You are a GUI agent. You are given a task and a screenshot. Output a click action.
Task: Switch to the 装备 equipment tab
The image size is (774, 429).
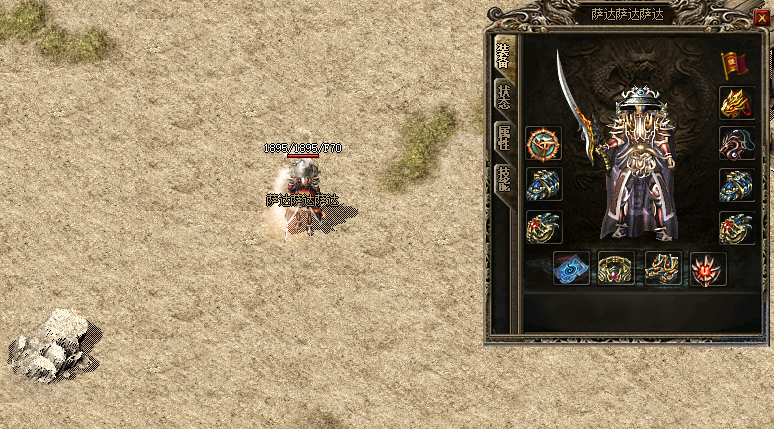click(504, 59)
